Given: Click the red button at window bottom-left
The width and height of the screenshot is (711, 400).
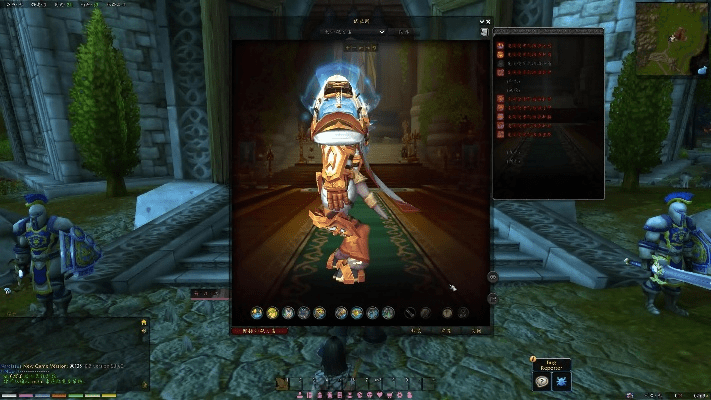Looking at the screenshot, I should coord(259,329).
